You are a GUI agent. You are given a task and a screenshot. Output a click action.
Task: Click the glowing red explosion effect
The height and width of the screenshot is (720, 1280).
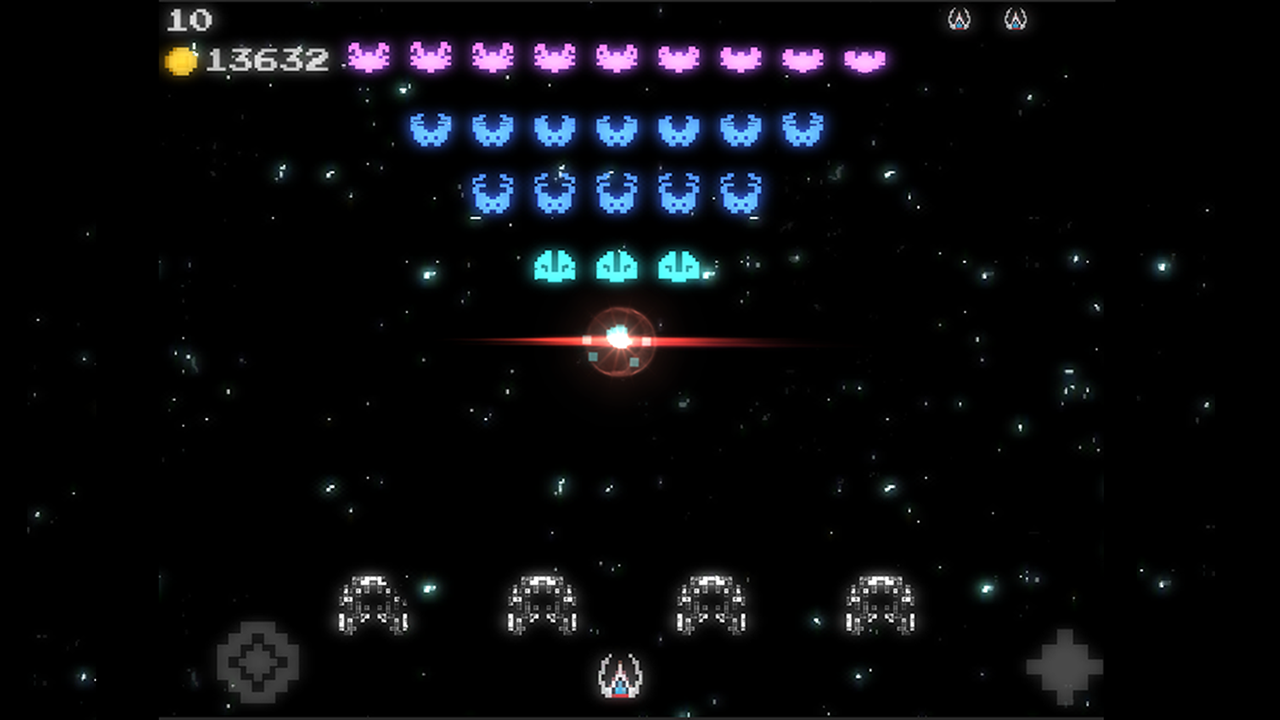618,342
